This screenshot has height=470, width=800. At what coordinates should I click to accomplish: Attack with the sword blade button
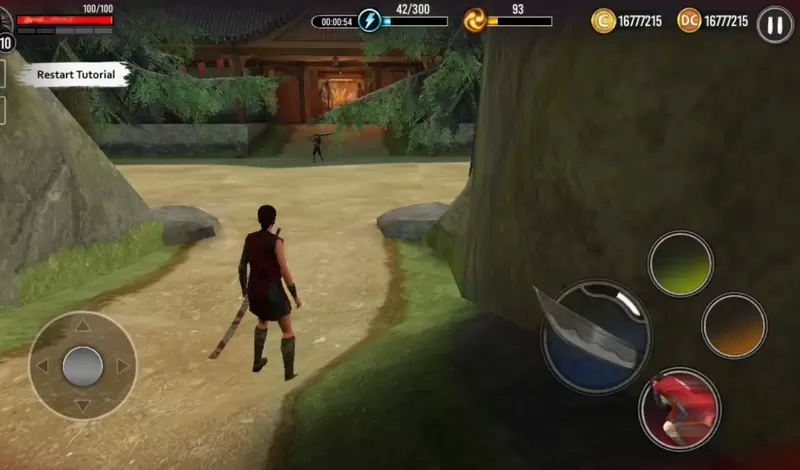point(596,337)
